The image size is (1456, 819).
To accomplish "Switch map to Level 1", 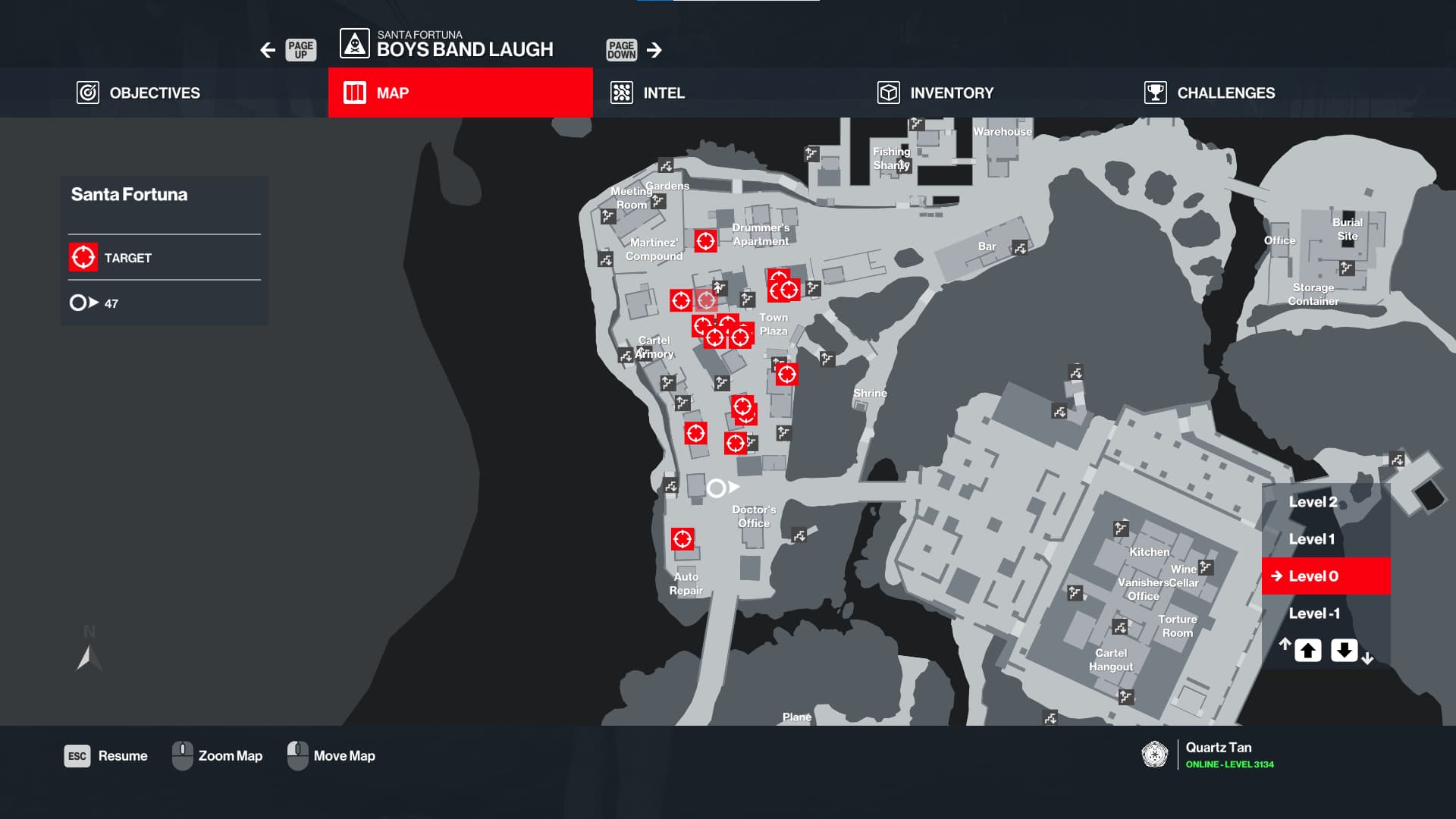I will point(1311,539).
